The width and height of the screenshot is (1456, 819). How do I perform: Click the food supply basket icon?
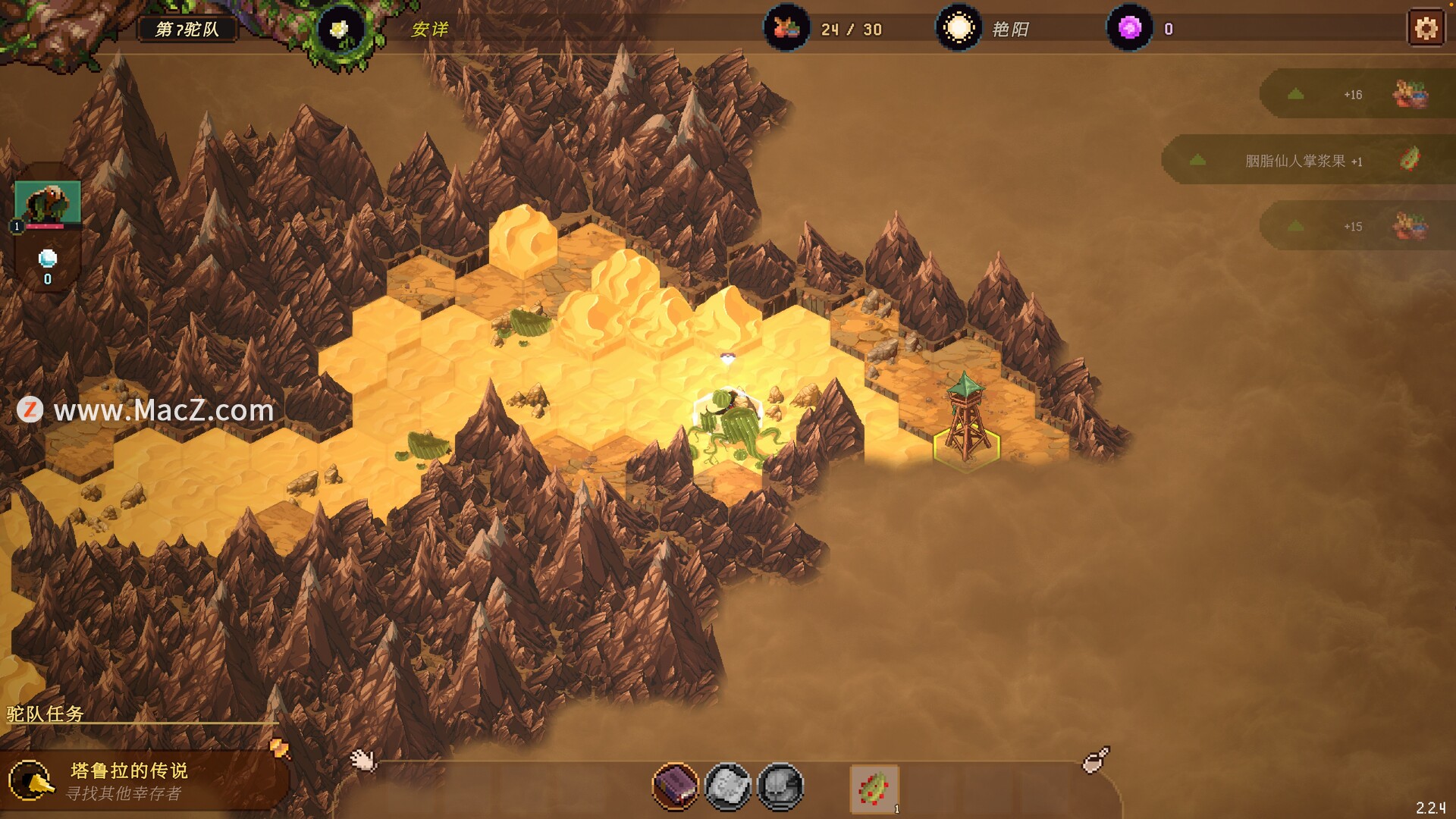click(x=786, y=29)
